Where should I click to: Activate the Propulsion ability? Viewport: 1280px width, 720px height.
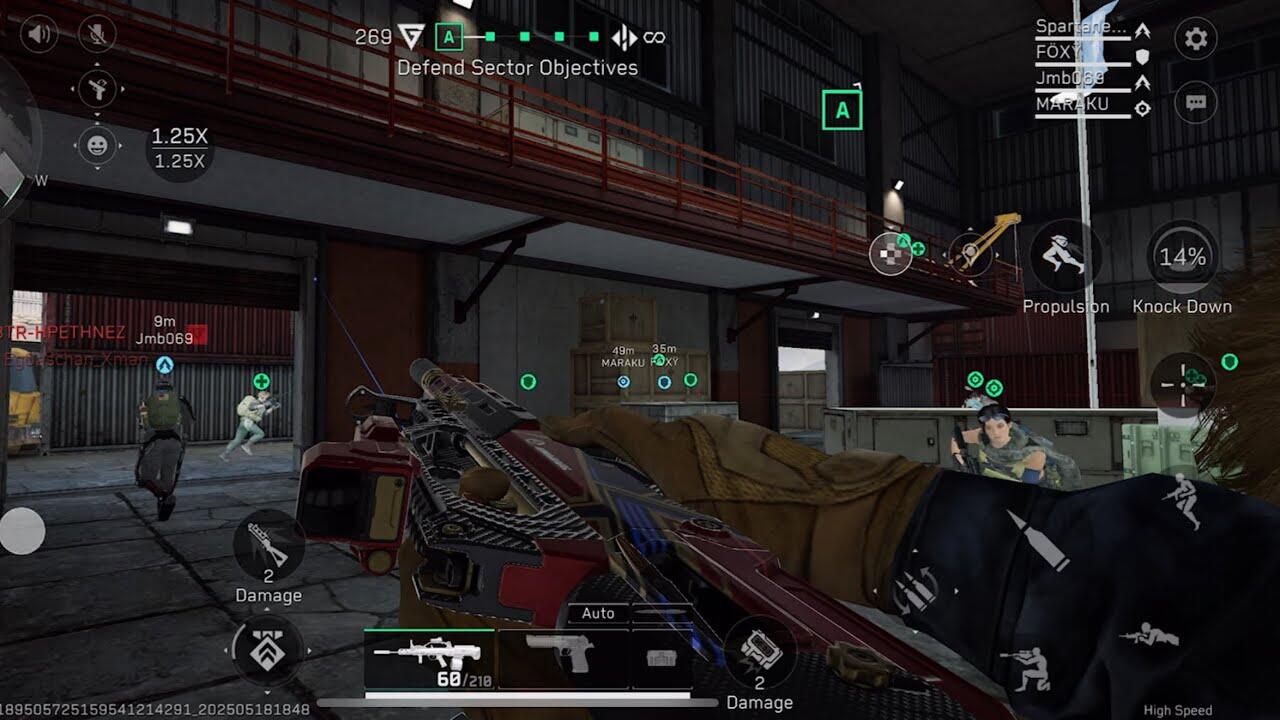(1065, 256)
